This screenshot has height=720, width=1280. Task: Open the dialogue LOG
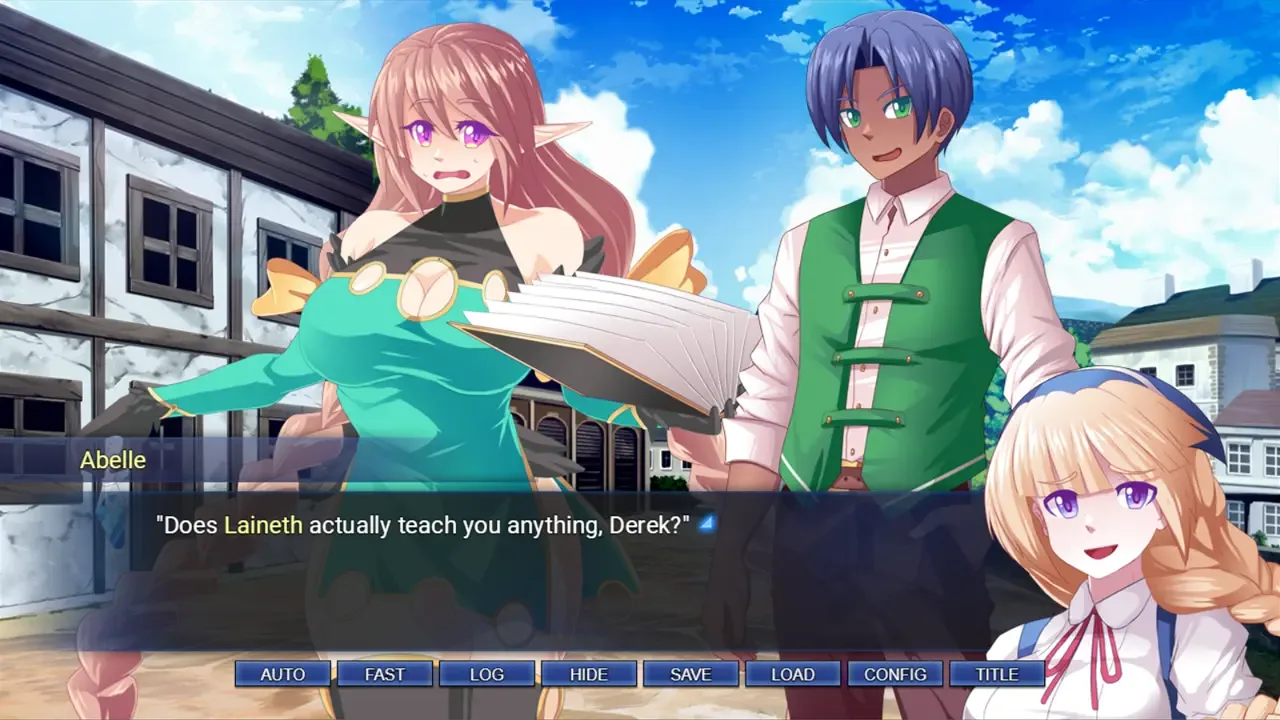487,674
